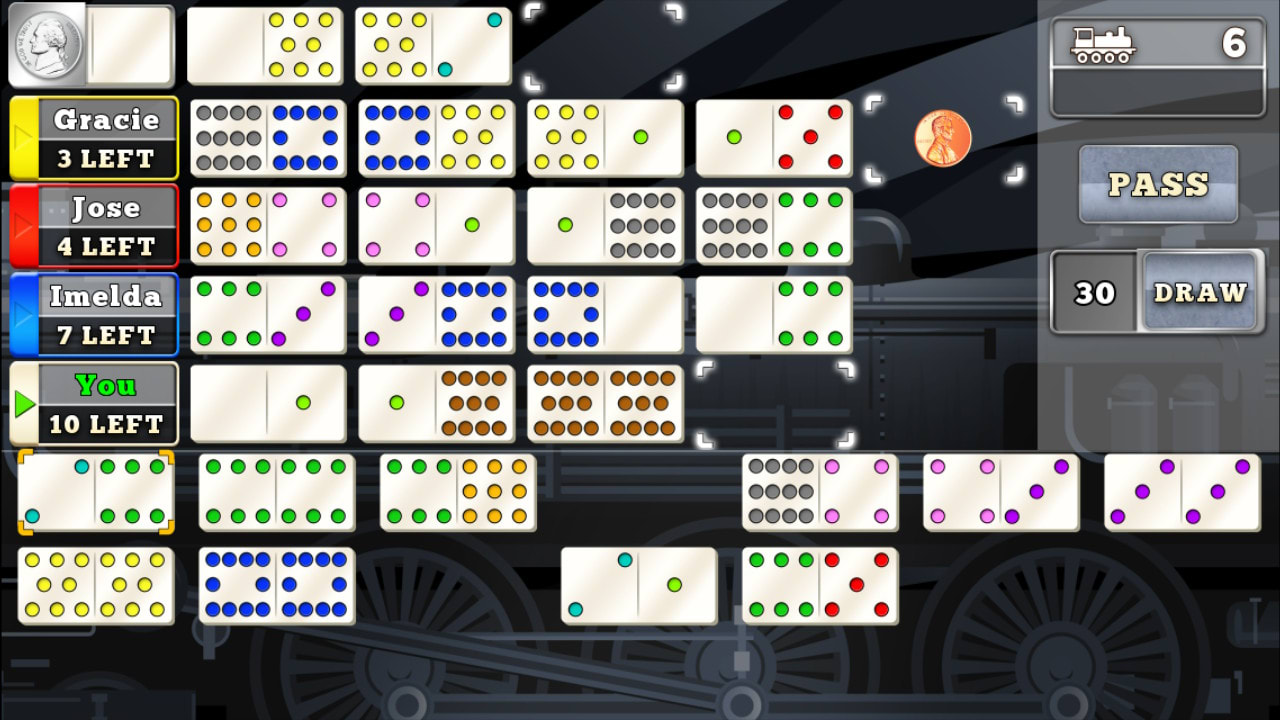Select the green-red domino in your hand
This screenshot has width=1280, height=720.
point(820,587)
